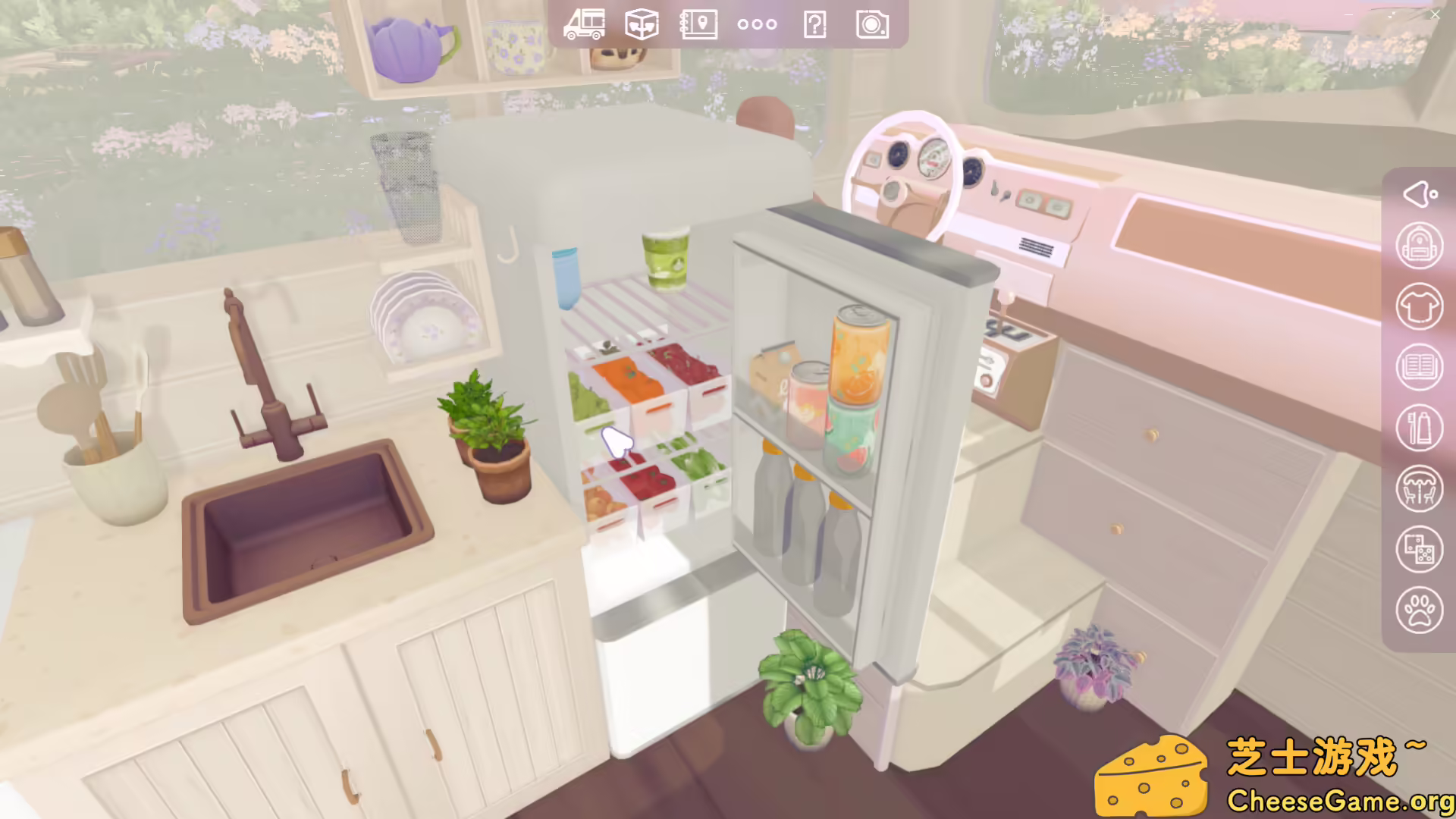Open the help question mark icon
1456x819 pixels.
click(x=814, y=24)
